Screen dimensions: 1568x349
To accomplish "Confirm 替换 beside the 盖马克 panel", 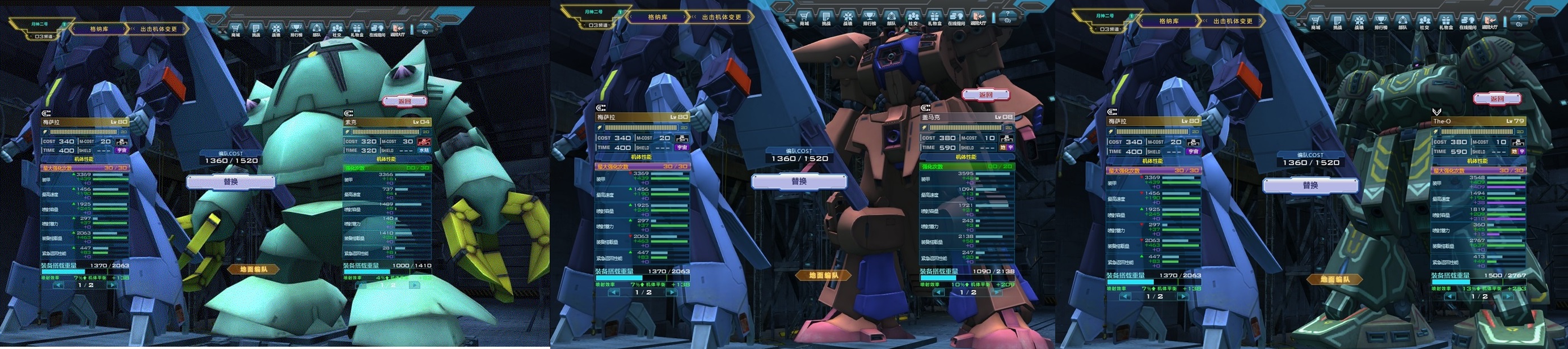I will 799,181.
